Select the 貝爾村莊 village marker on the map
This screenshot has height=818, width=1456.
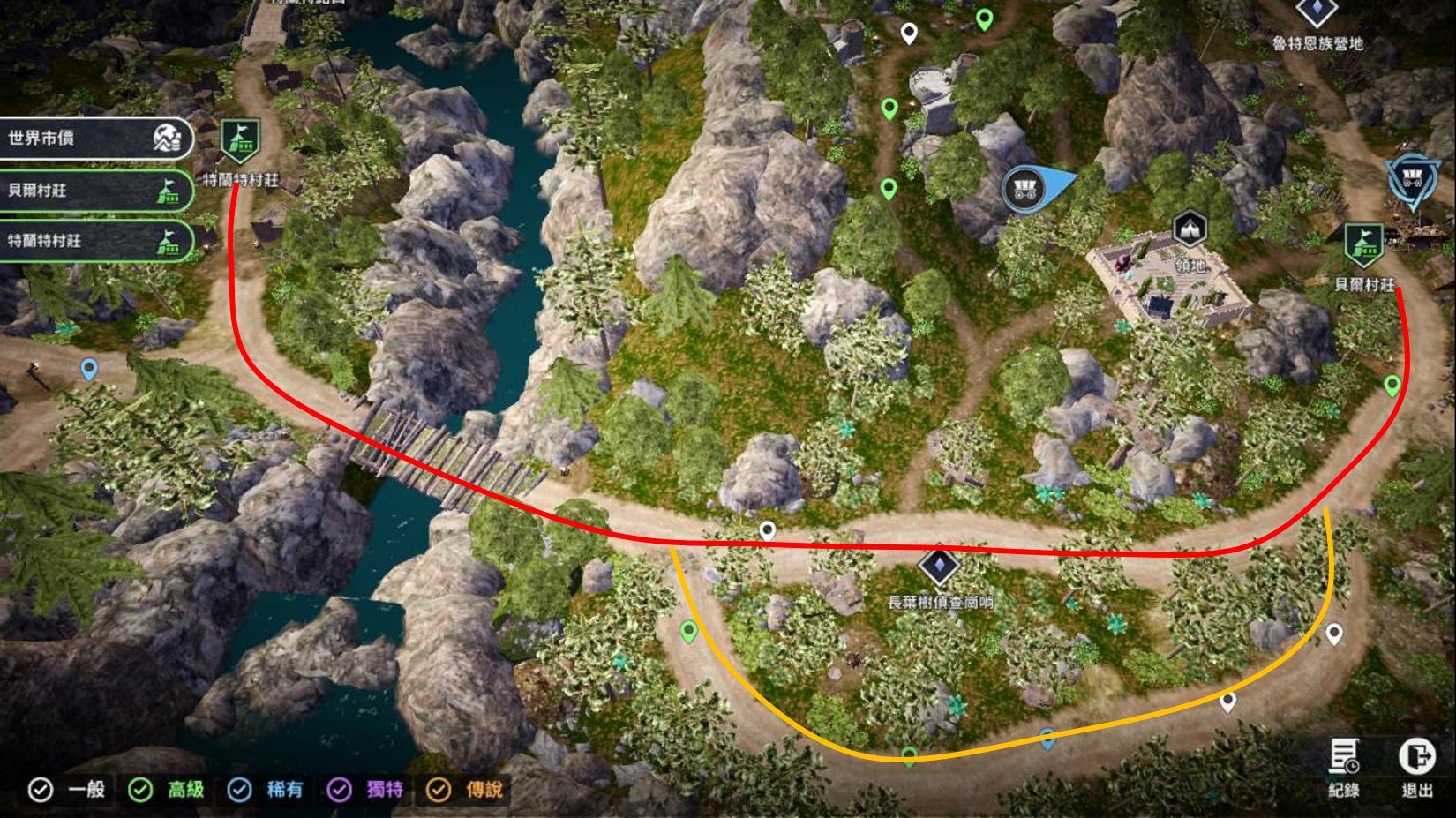point(1363,246)
